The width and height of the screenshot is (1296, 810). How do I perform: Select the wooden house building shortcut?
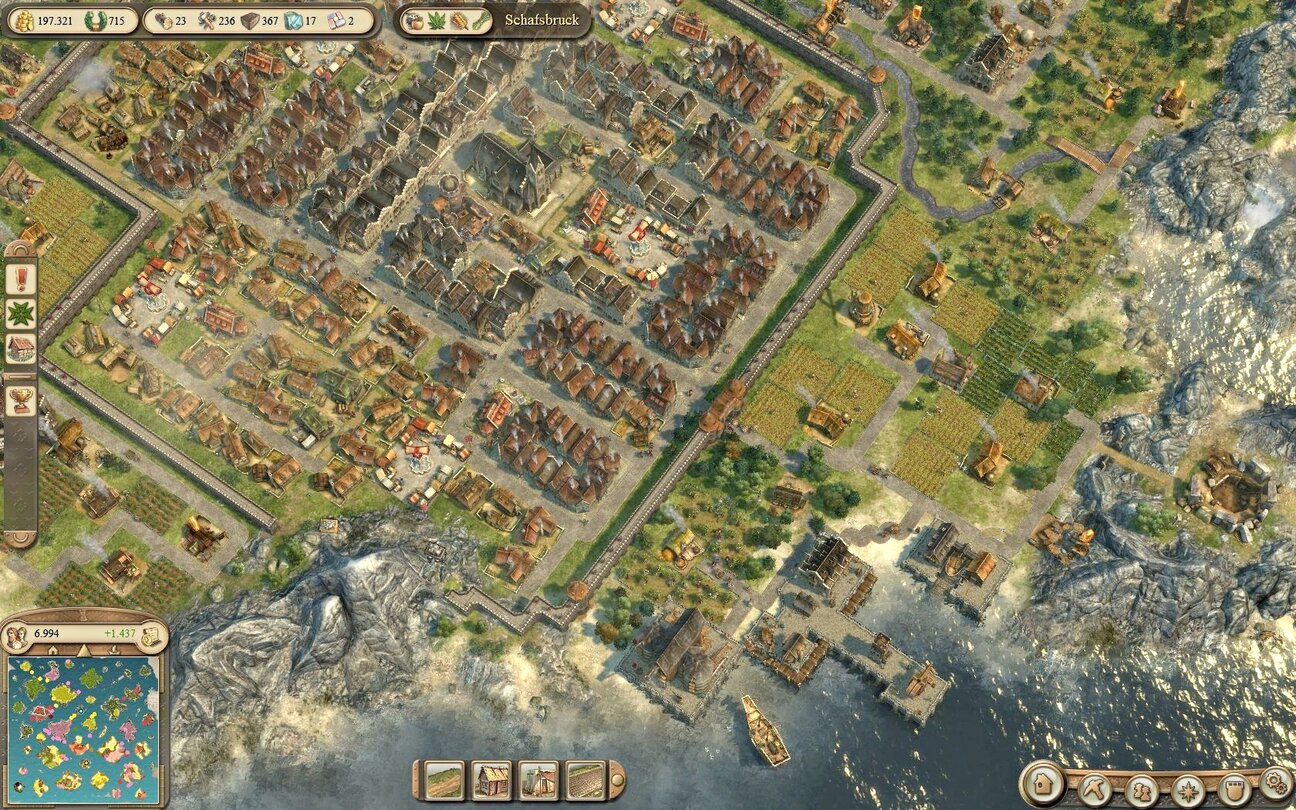click(492, 780)
